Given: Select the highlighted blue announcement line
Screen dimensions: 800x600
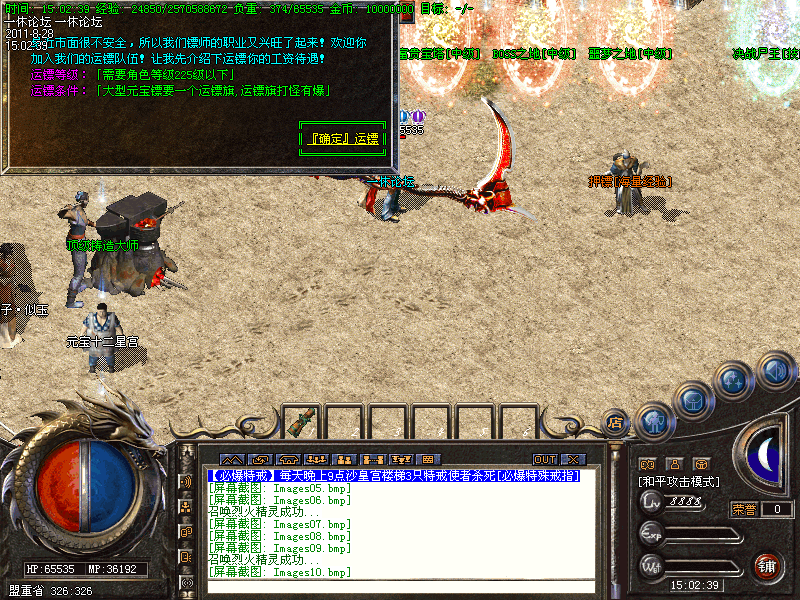Looking at the screenshot, I should tap(393, 476).
